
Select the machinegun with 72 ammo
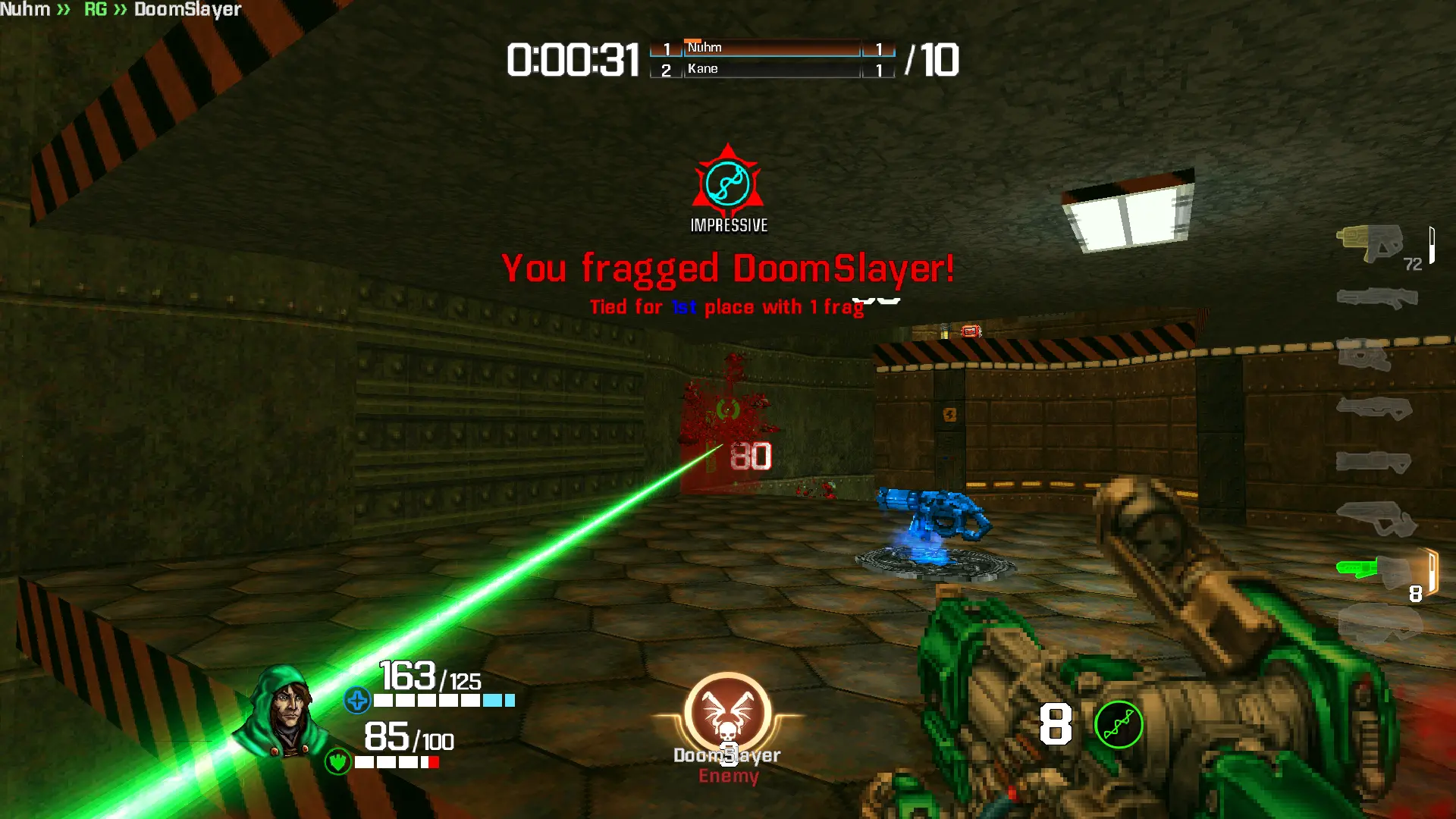coord(1371,243)
